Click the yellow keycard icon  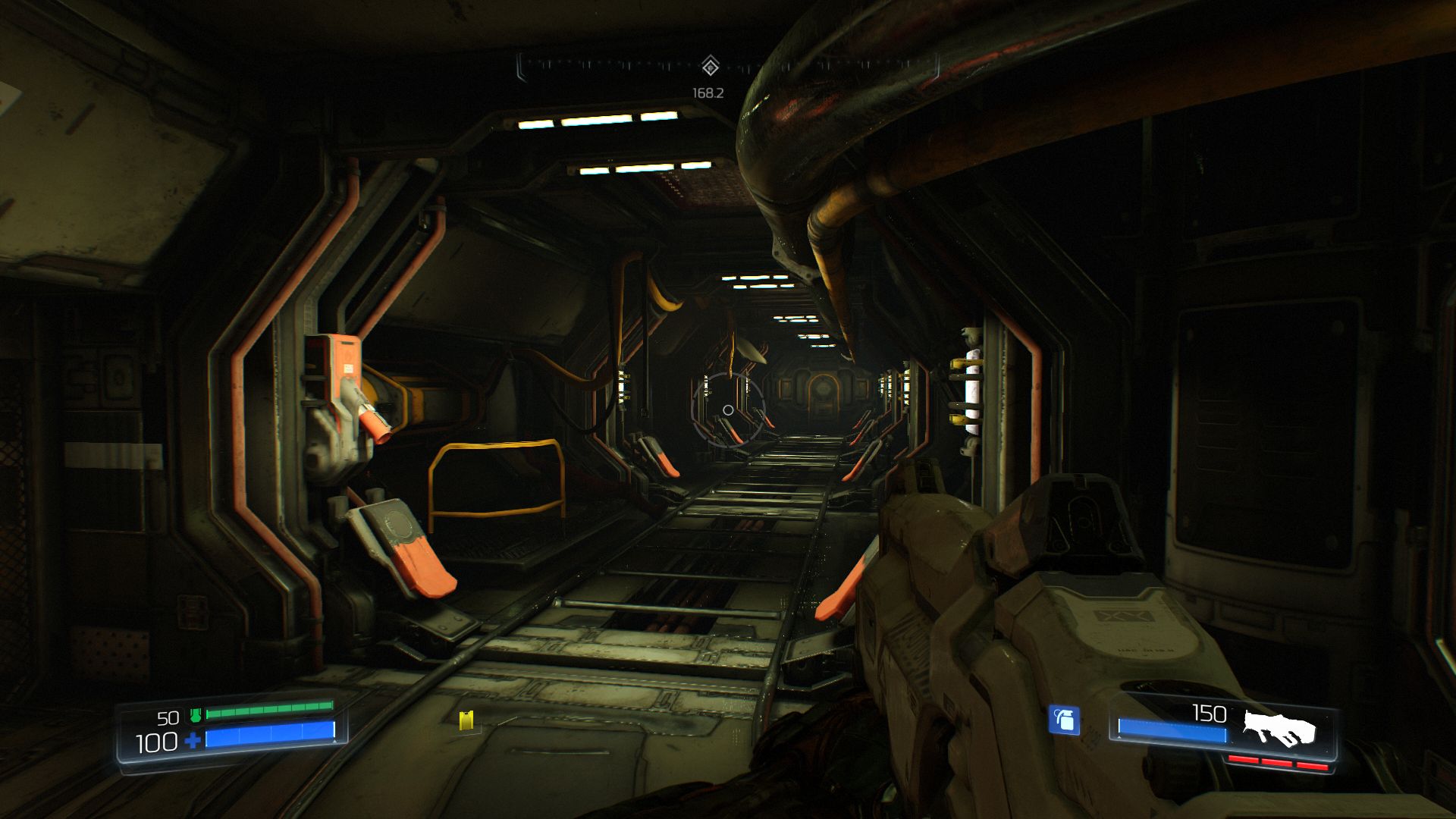[x=466, y=720]
